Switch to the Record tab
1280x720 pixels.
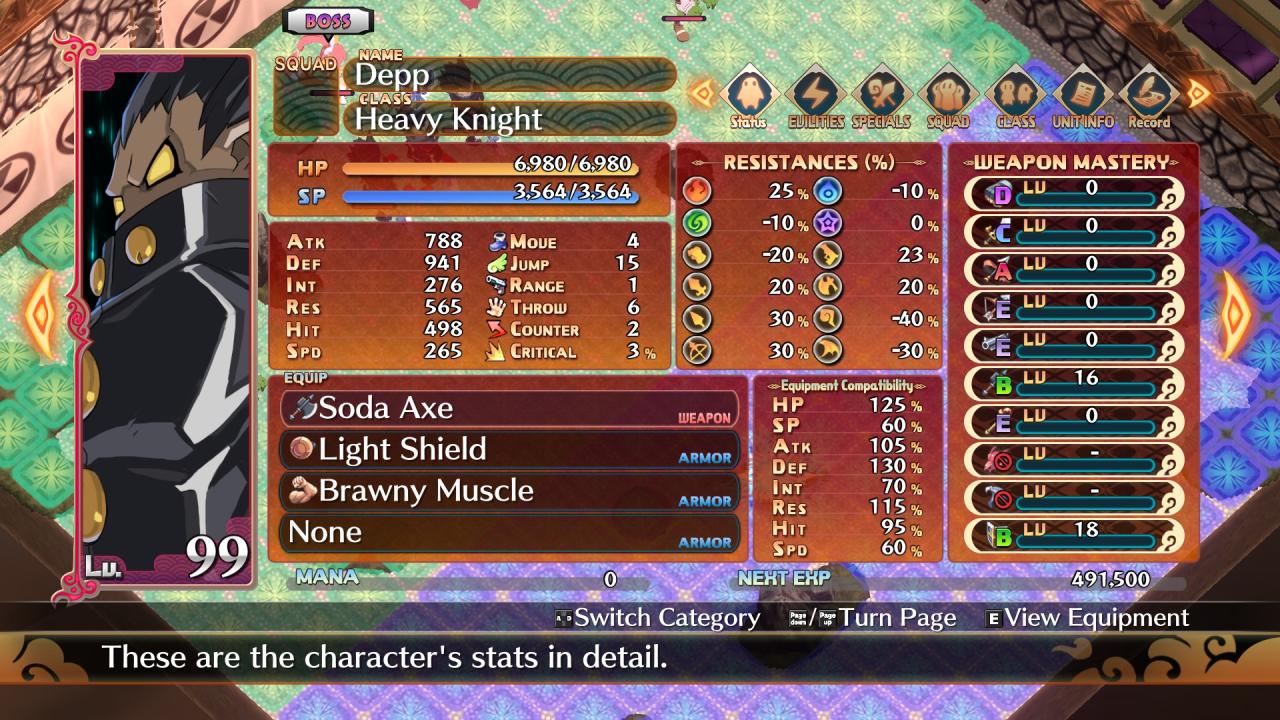pos(1148,96)
